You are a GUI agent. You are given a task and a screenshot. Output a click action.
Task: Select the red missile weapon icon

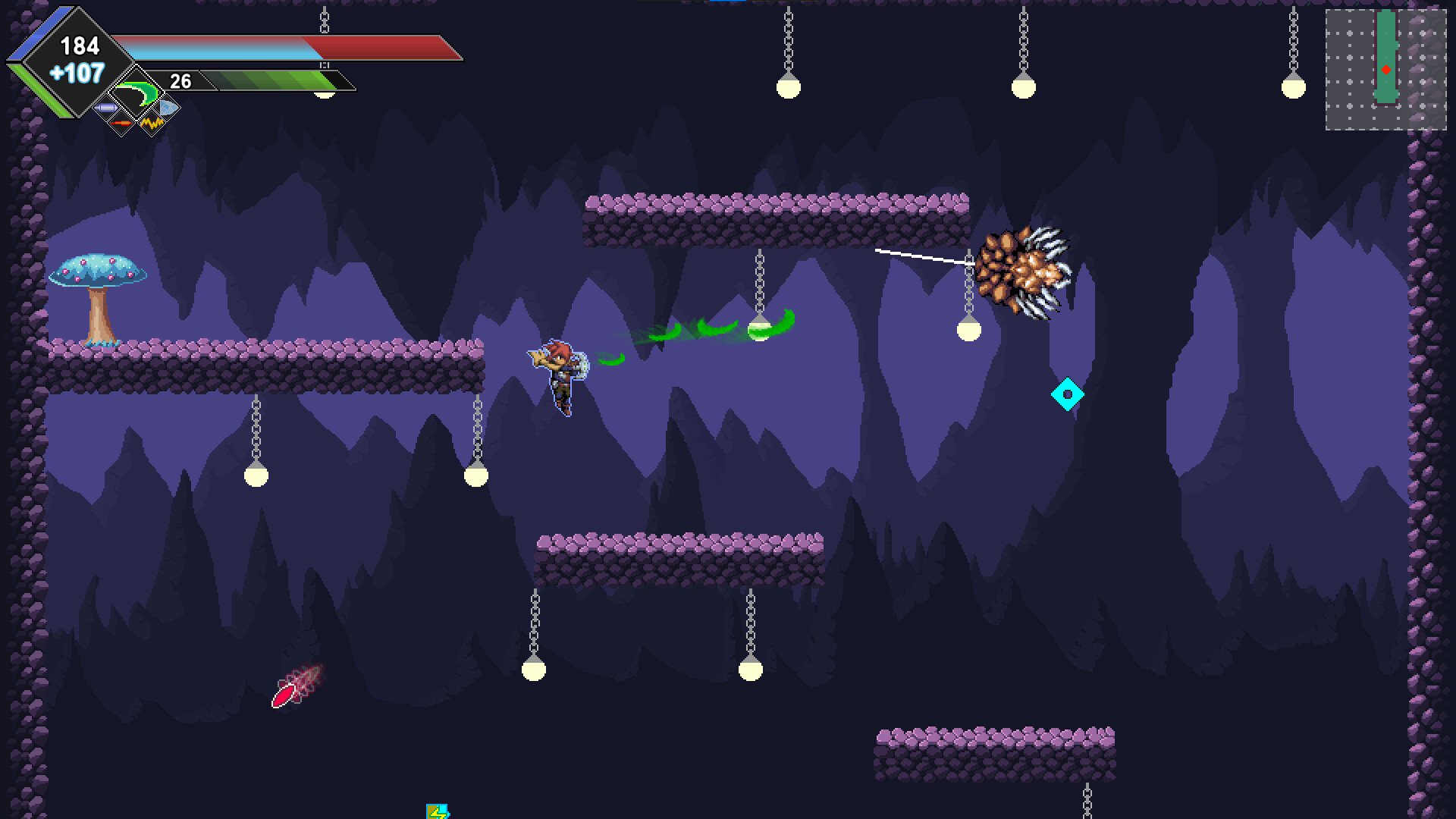(x=121, y=123)
